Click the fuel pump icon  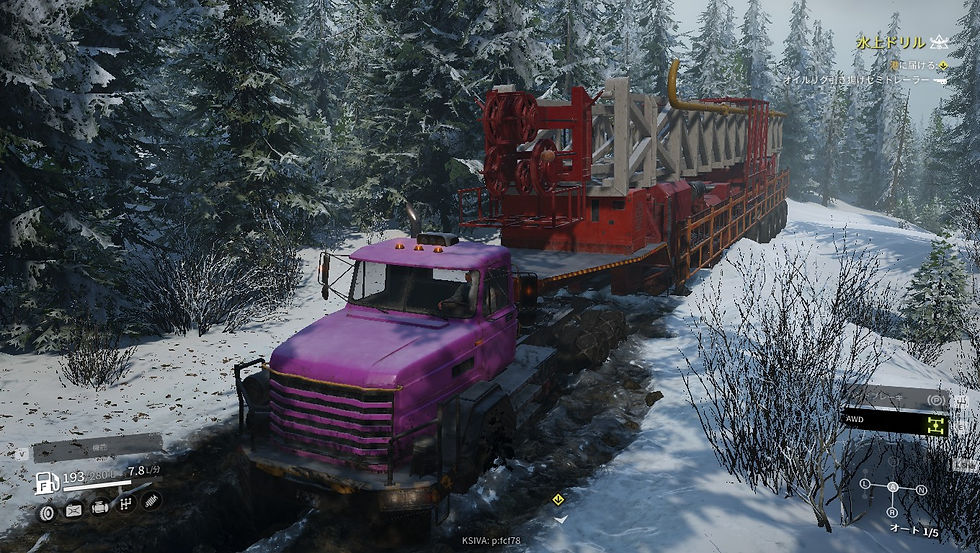pos(47,482)
